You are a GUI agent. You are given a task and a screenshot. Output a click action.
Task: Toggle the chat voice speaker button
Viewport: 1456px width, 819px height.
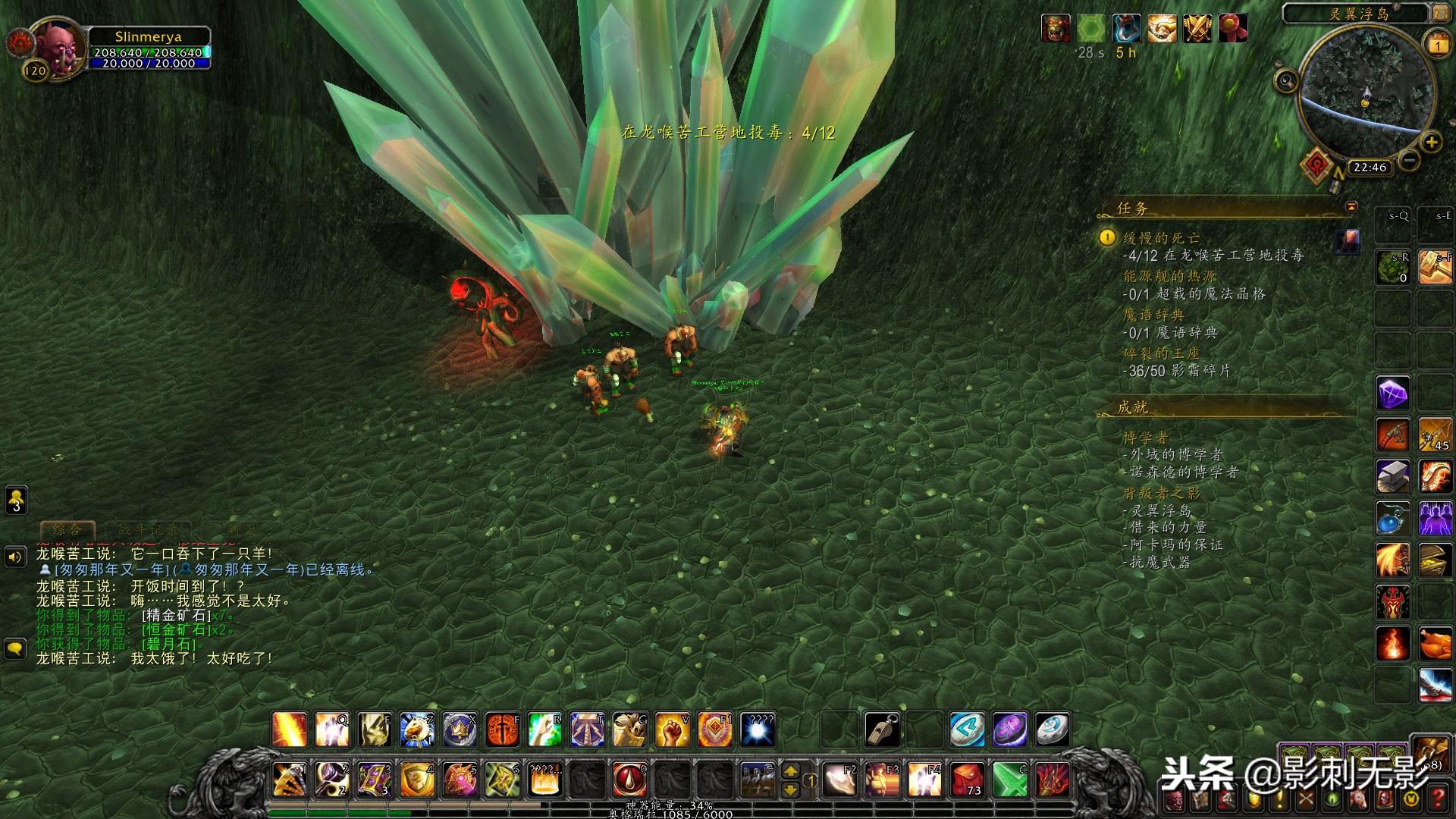click(15, 558)
